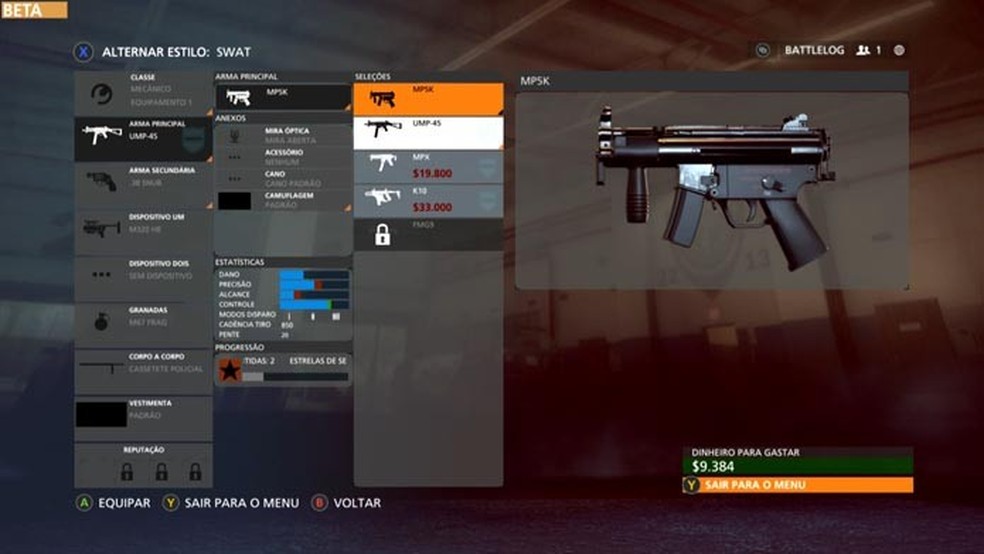Choose the Dispositivo Um M320 HE slot
The image size is (984, 554).
pyautogui.click(x=143, y=229)
